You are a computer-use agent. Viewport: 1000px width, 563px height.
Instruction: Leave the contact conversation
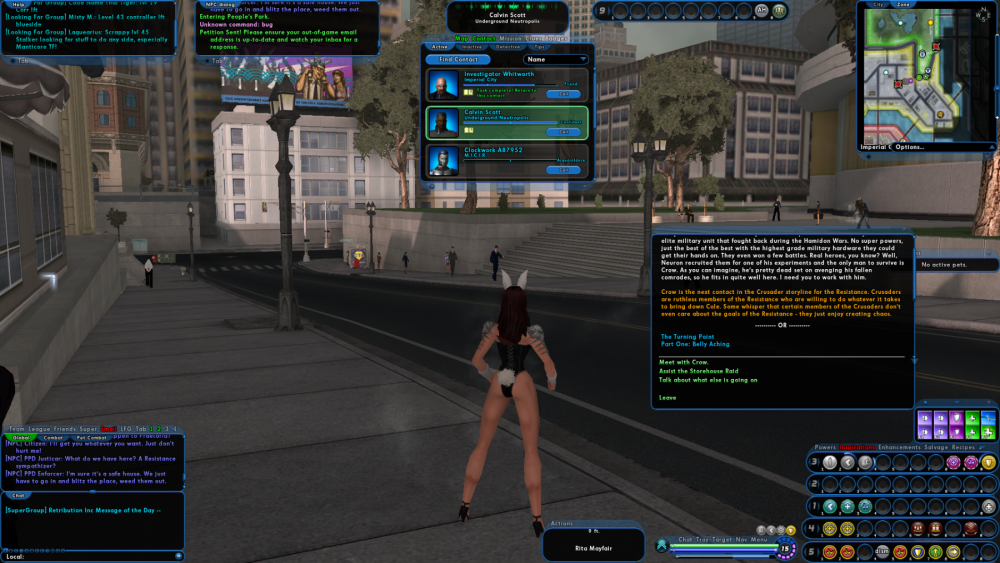[x=667, y=397]
